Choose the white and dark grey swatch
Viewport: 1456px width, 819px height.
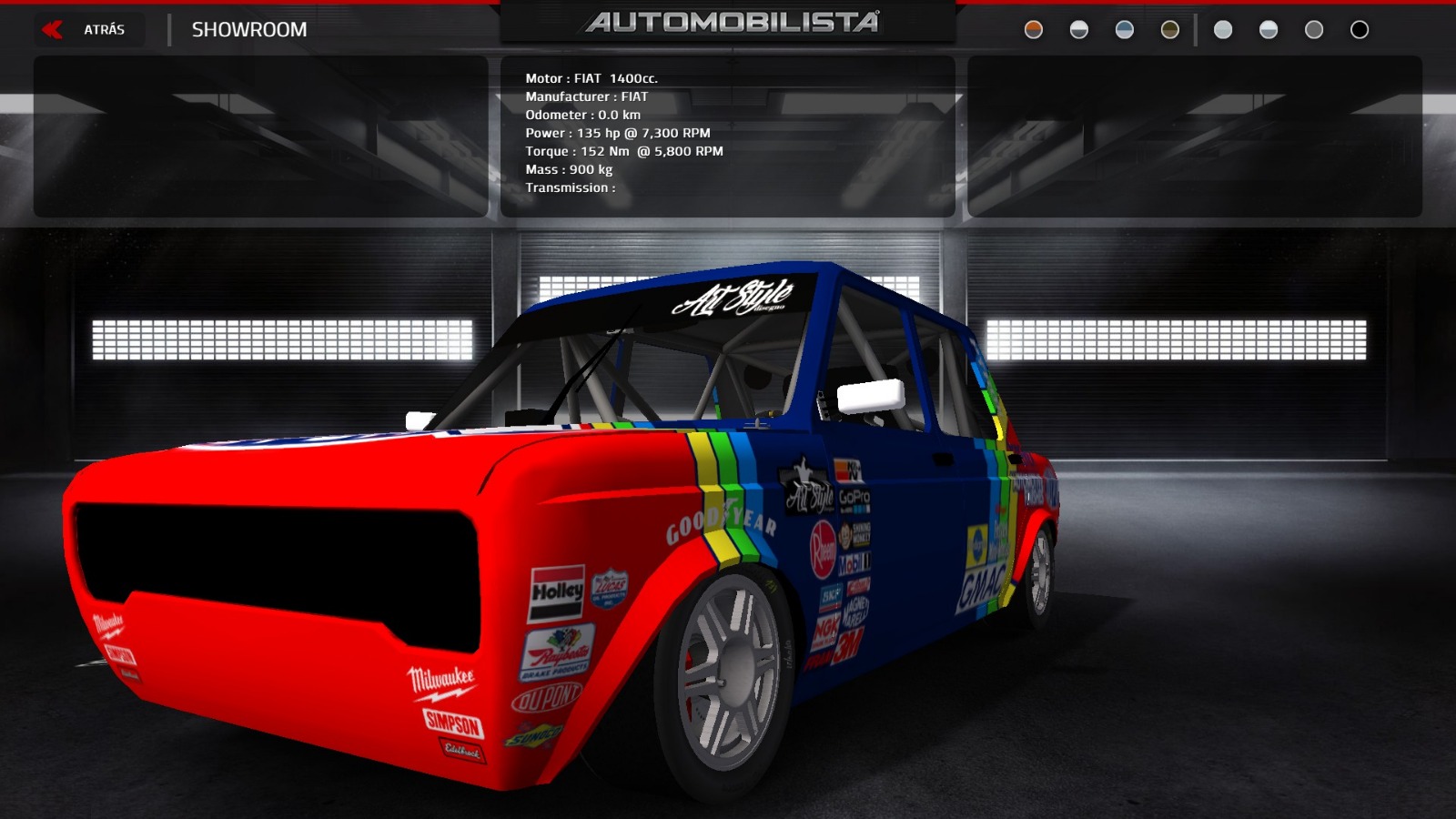click(1079, 30)
